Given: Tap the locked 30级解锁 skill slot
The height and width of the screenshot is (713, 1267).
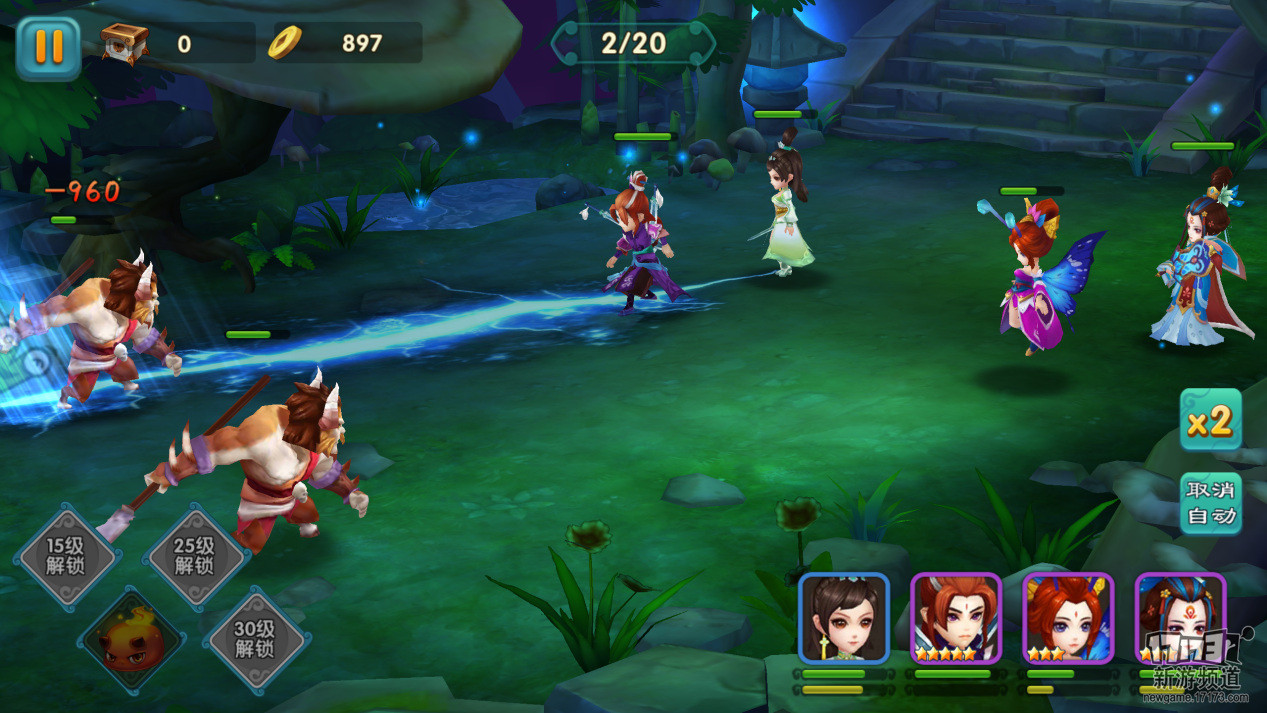Looking at the screenshot, I should click(256, 639).
